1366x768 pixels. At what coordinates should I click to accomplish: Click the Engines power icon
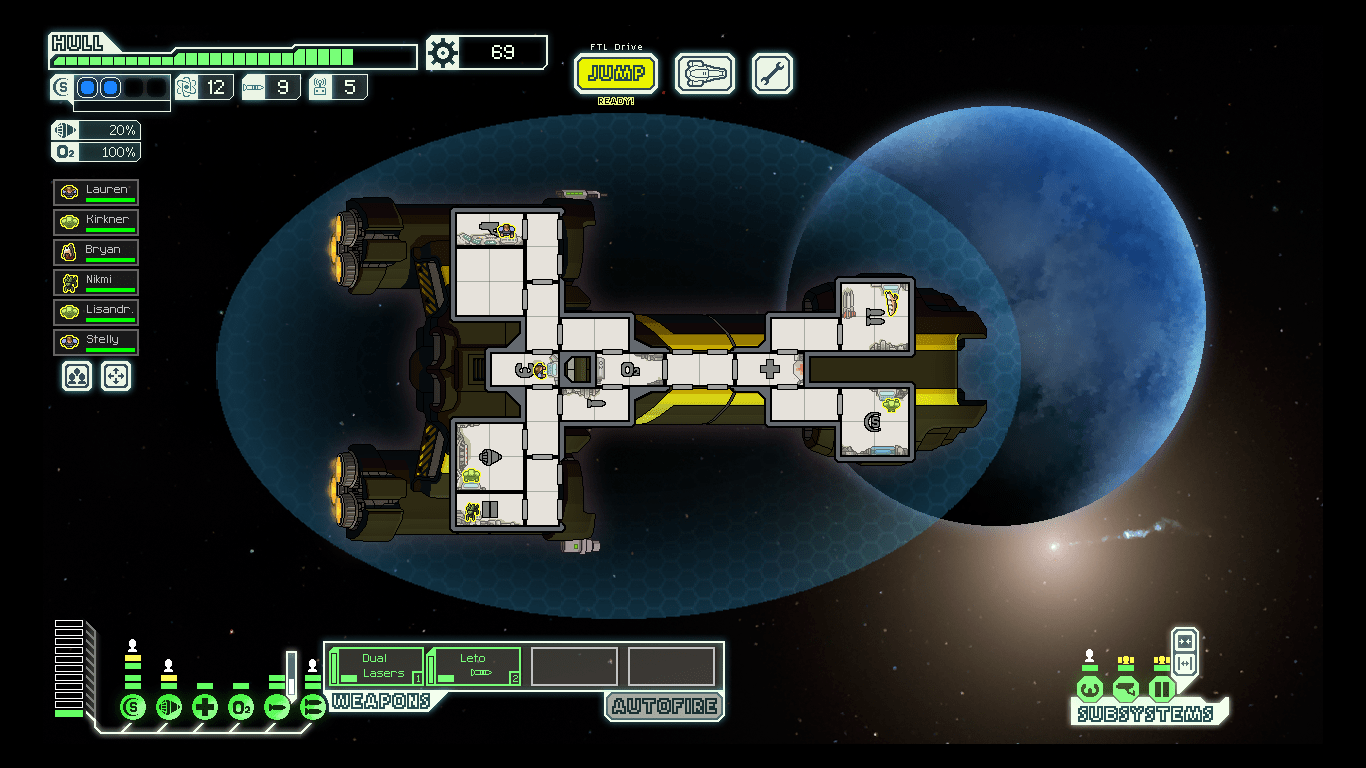[168, 705]
